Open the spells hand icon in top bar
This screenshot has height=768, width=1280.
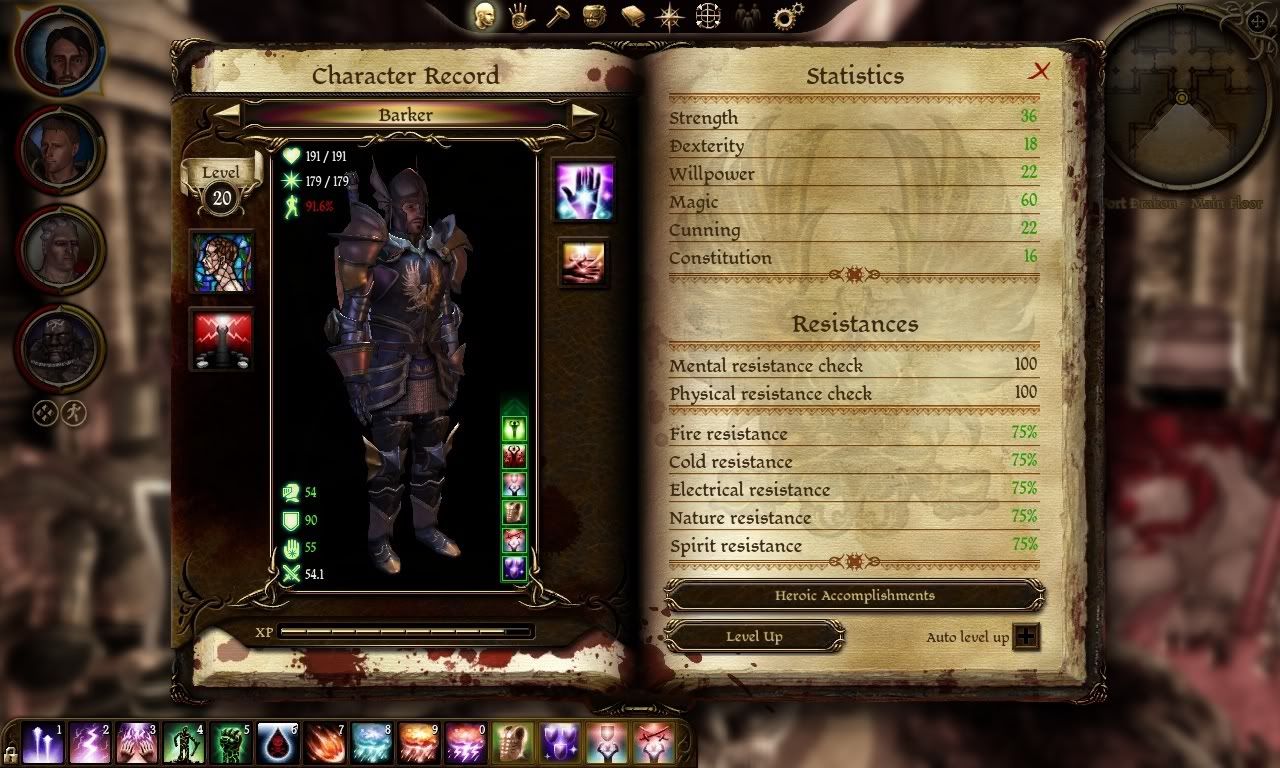coord(520,15)
